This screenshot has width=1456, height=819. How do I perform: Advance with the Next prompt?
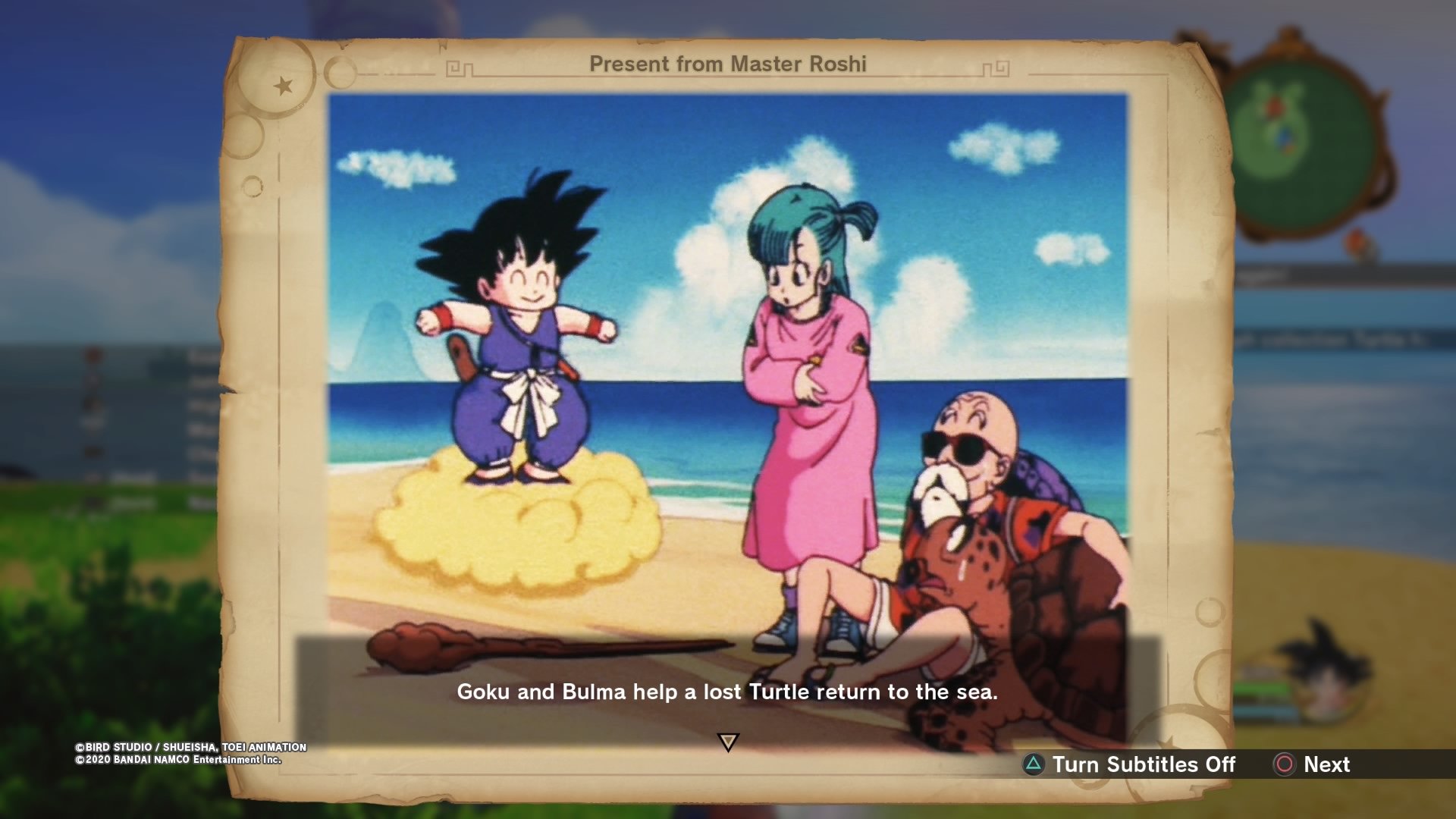point(1313,764)
